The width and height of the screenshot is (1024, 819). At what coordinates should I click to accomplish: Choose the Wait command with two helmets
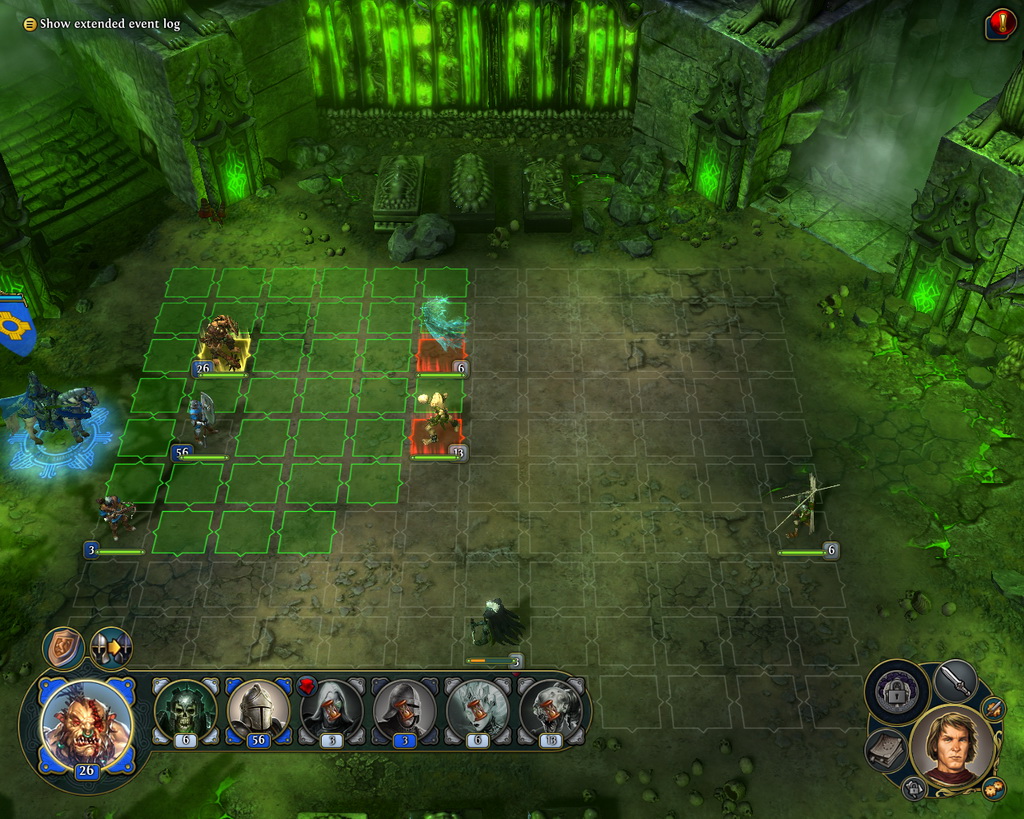(x=110, y=648)
